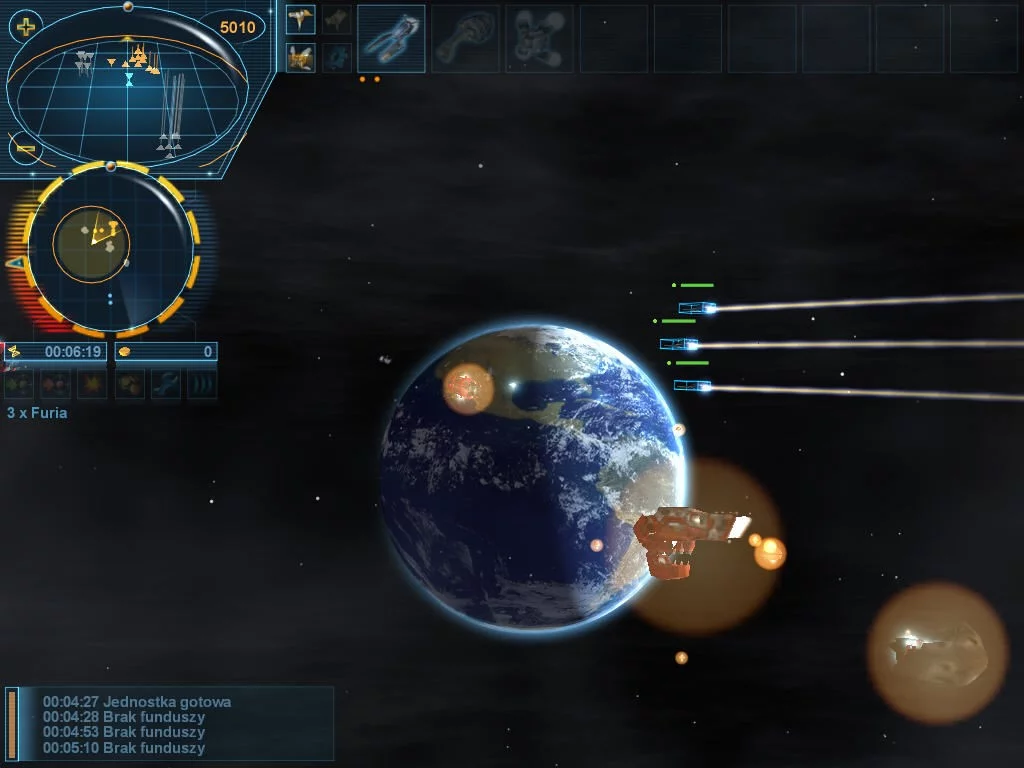This screenshot has width=1024, height=768.
Task: Click the elliptical grid tactical minimap
Action: coord(128,97)
